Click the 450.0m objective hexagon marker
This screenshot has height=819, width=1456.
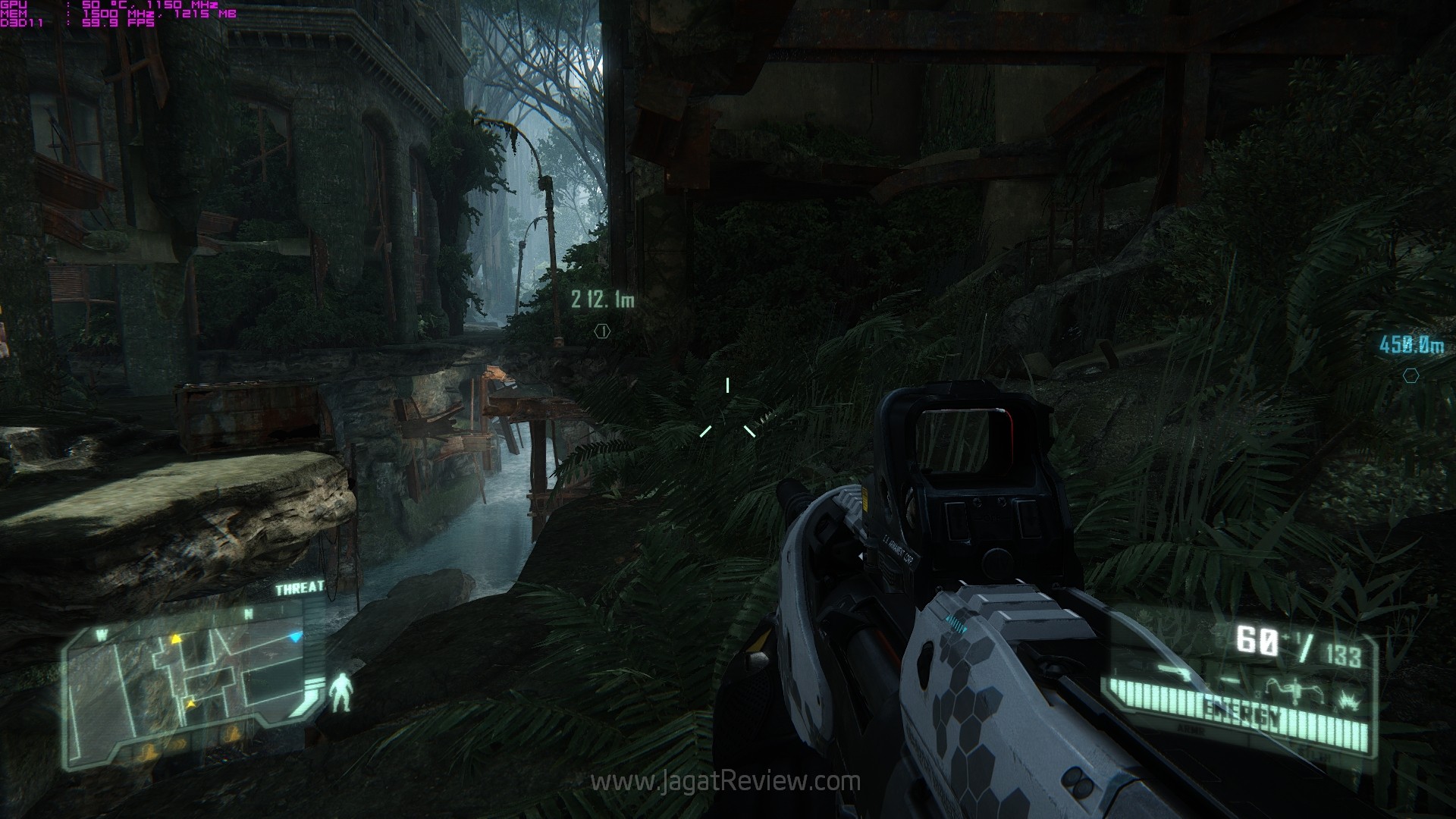tap(1410, 375)
